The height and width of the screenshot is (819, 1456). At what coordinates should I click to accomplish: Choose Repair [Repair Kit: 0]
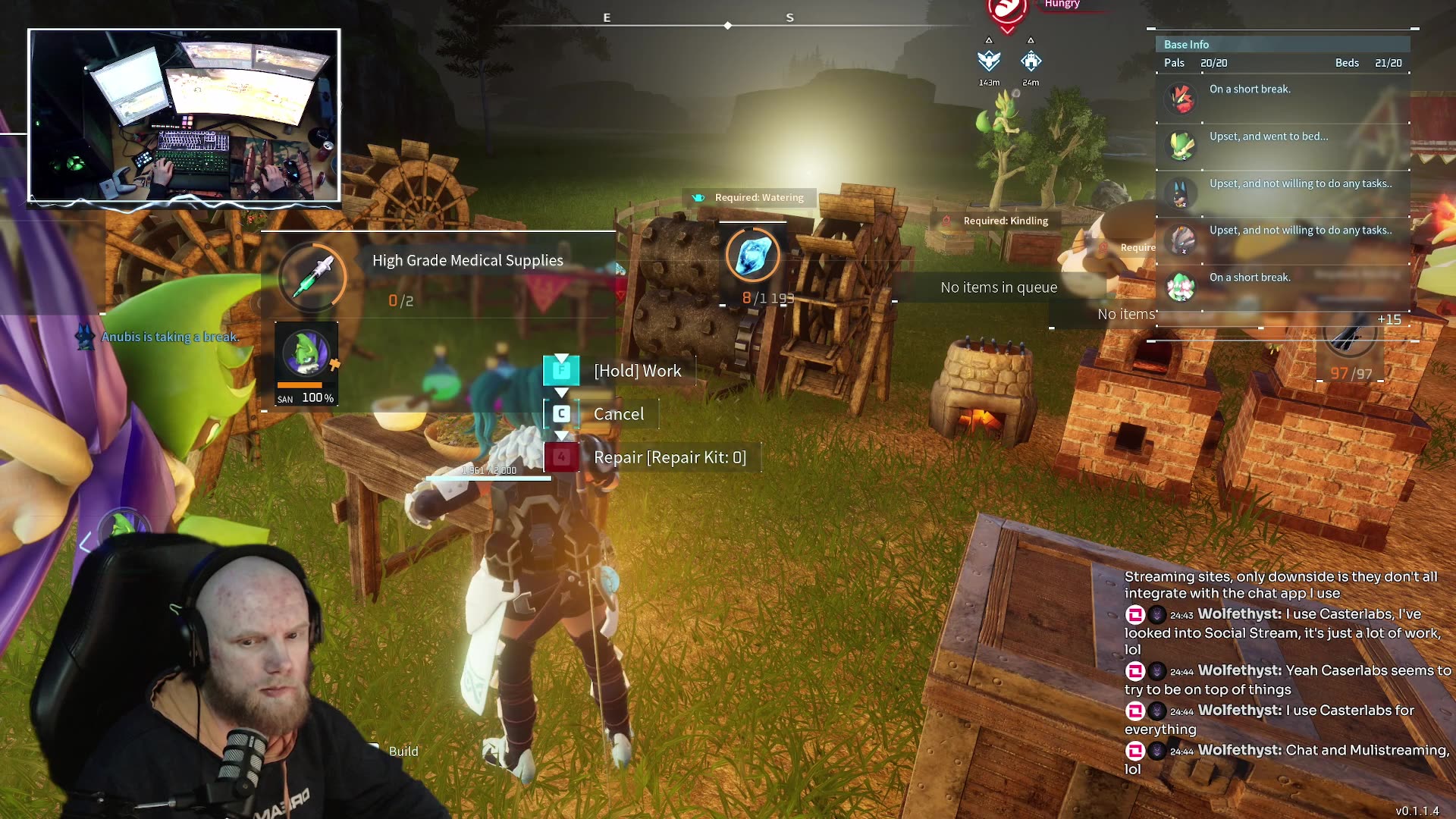pyautogui.click(x=669, y=457)
